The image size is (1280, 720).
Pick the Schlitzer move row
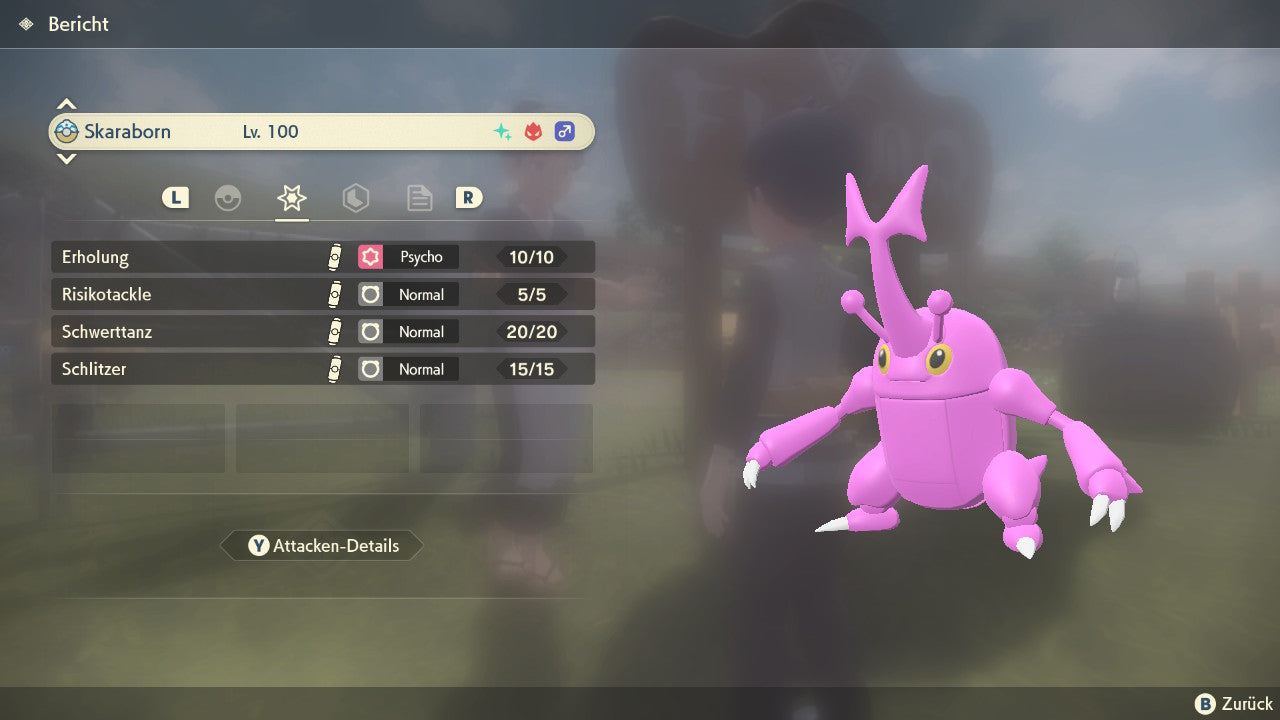(322, 369)
